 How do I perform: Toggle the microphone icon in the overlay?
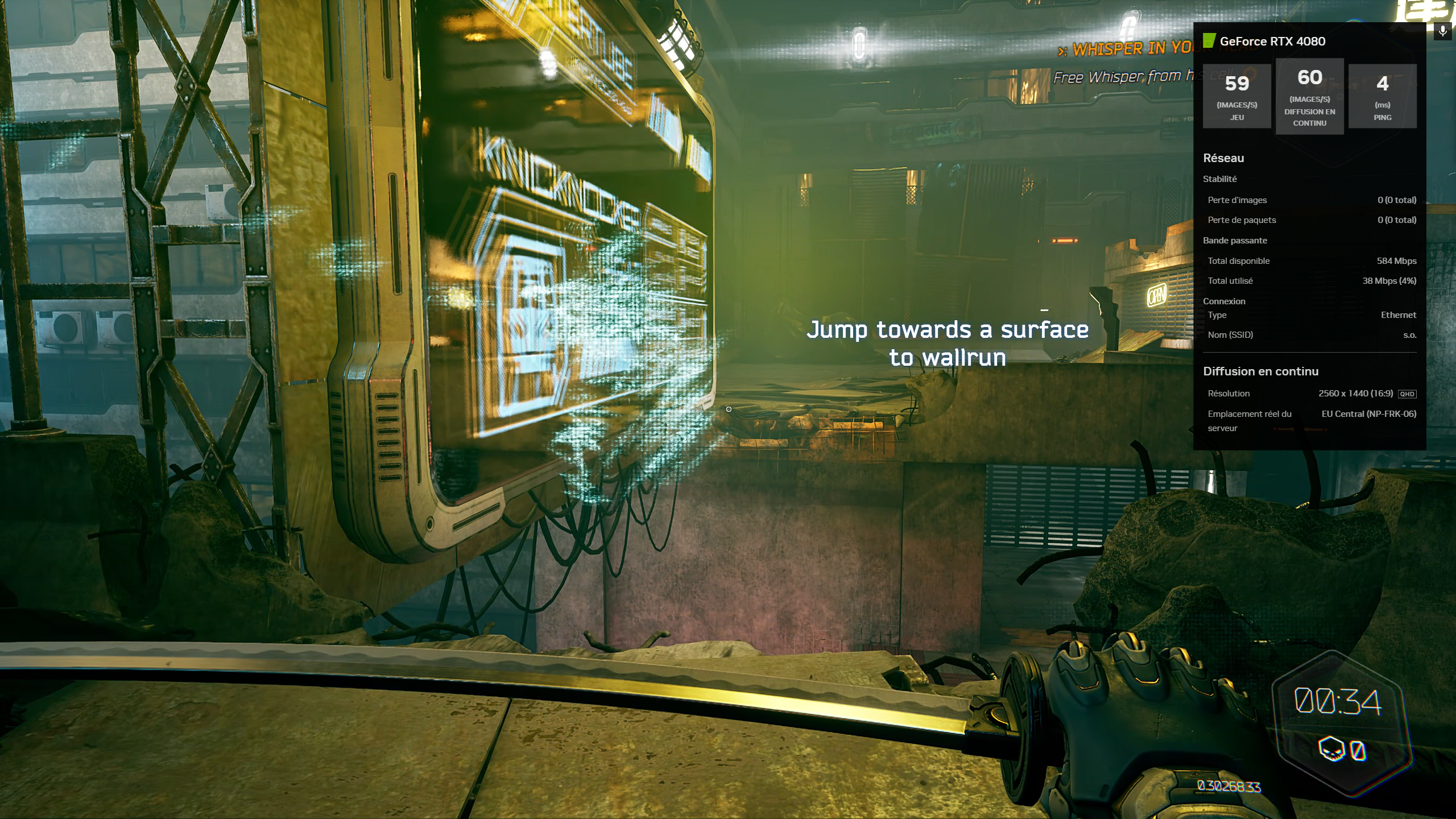click(1442, 32)
